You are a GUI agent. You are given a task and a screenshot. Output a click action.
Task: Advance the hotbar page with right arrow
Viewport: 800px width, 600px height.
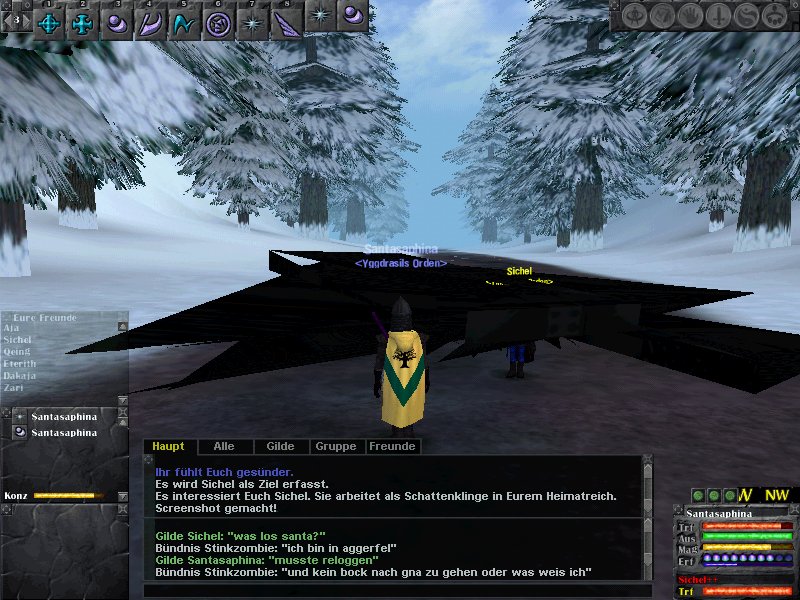[26, 19]
